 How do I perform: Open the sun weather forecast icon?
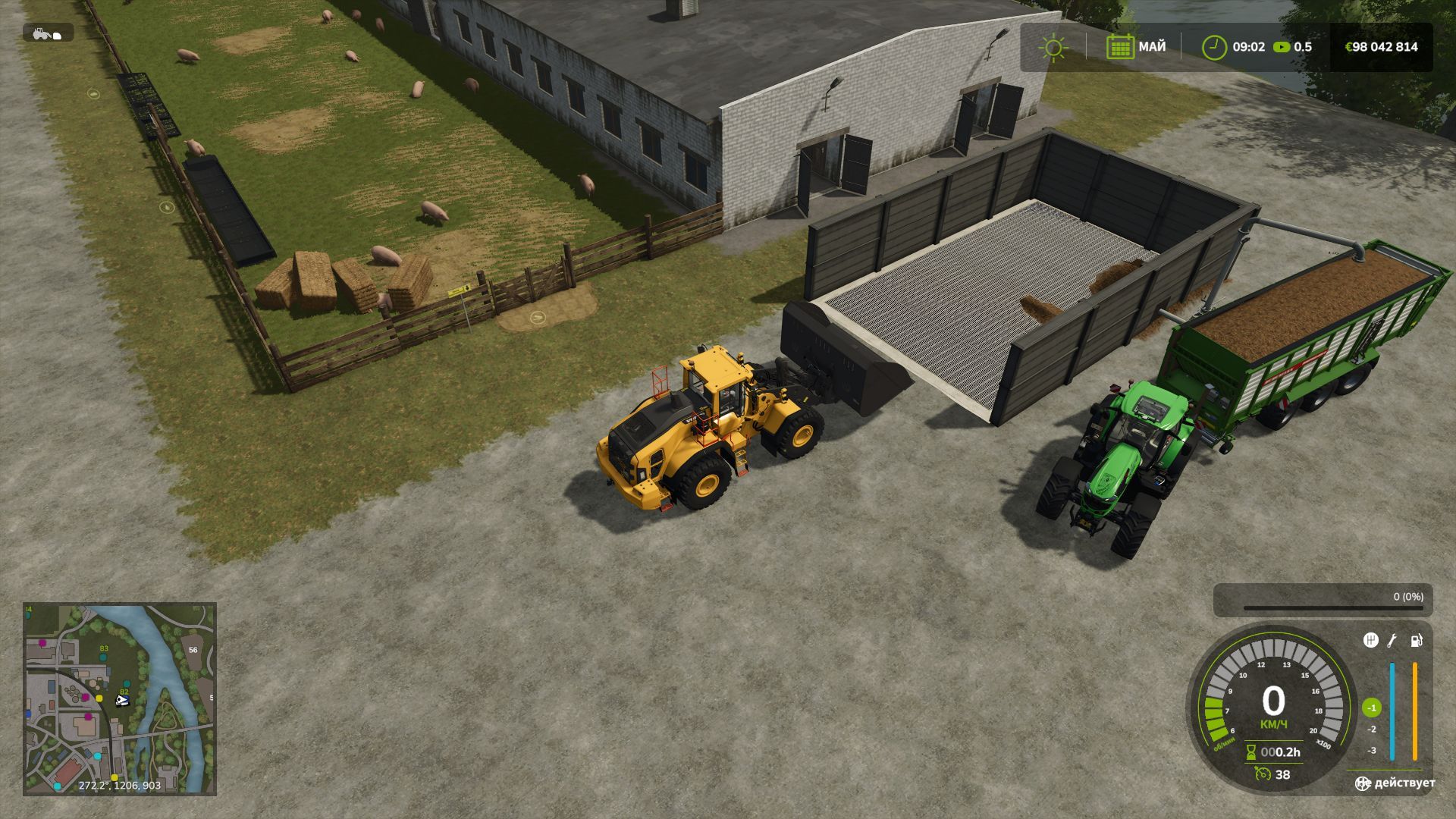coord(1053,47)
